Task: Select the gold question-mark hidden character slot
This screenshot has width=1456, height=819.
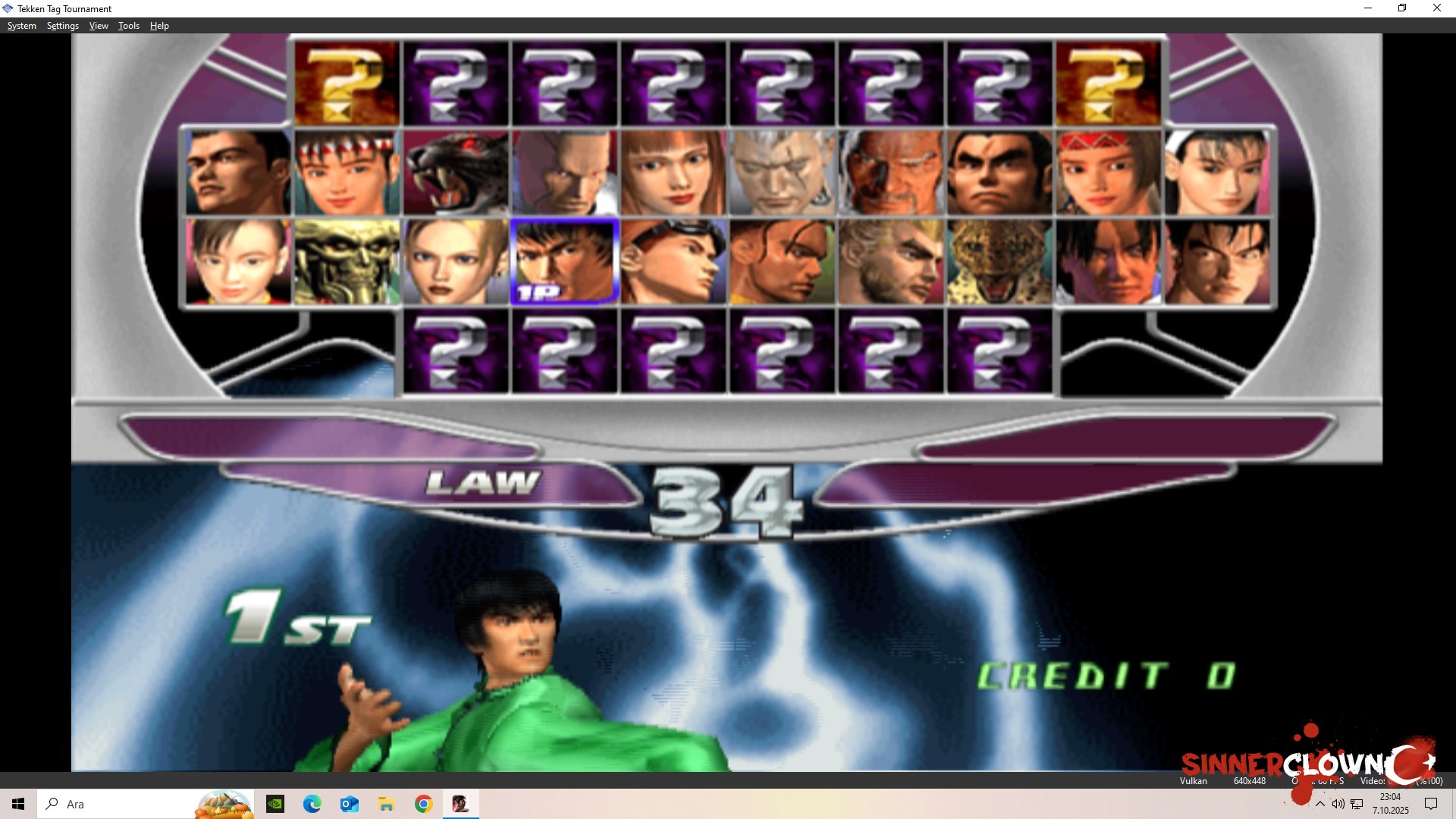Action: [346, 83]
